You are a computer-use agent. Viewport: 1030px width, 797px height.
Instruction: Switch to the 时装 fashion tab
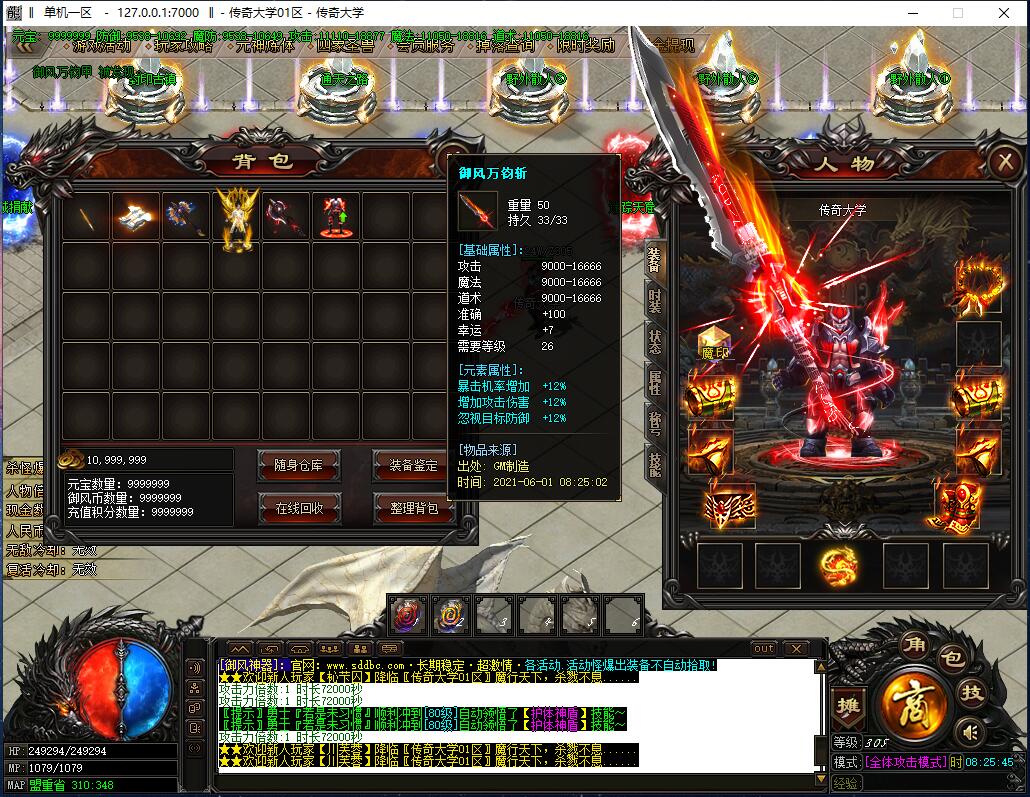[x=654, y=299]
